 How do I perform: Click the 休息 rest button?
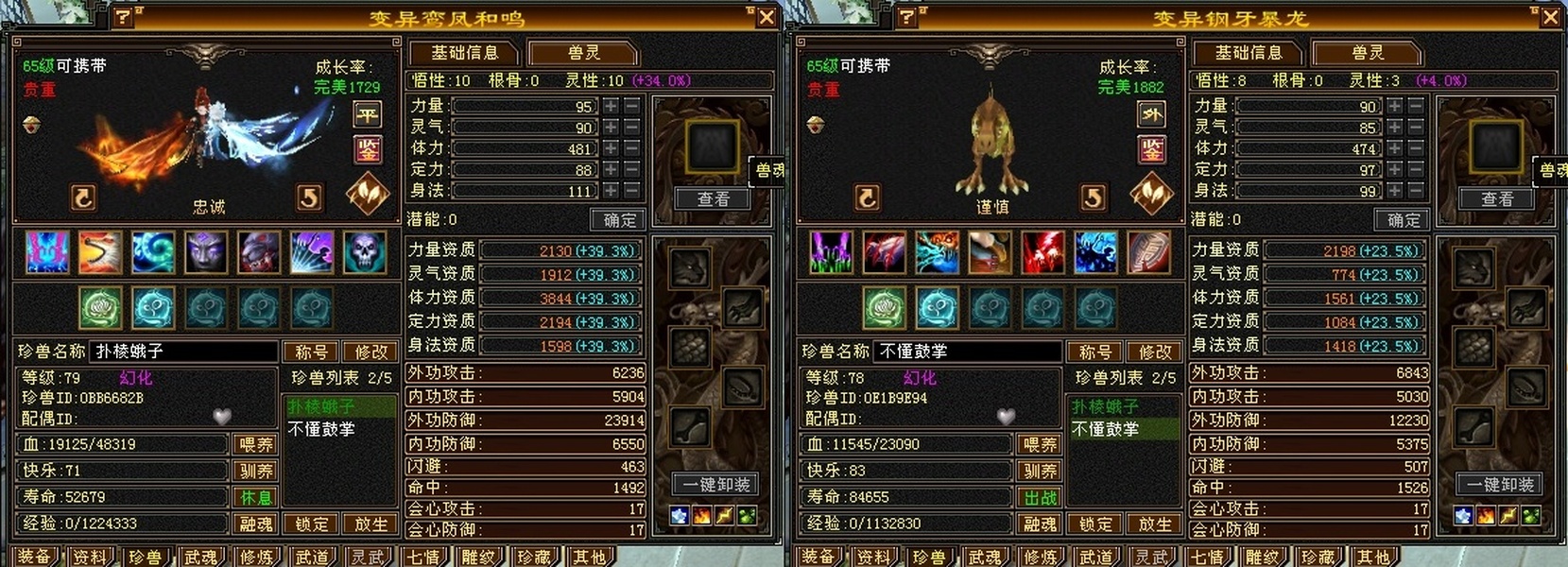click(x=256, y=497)
